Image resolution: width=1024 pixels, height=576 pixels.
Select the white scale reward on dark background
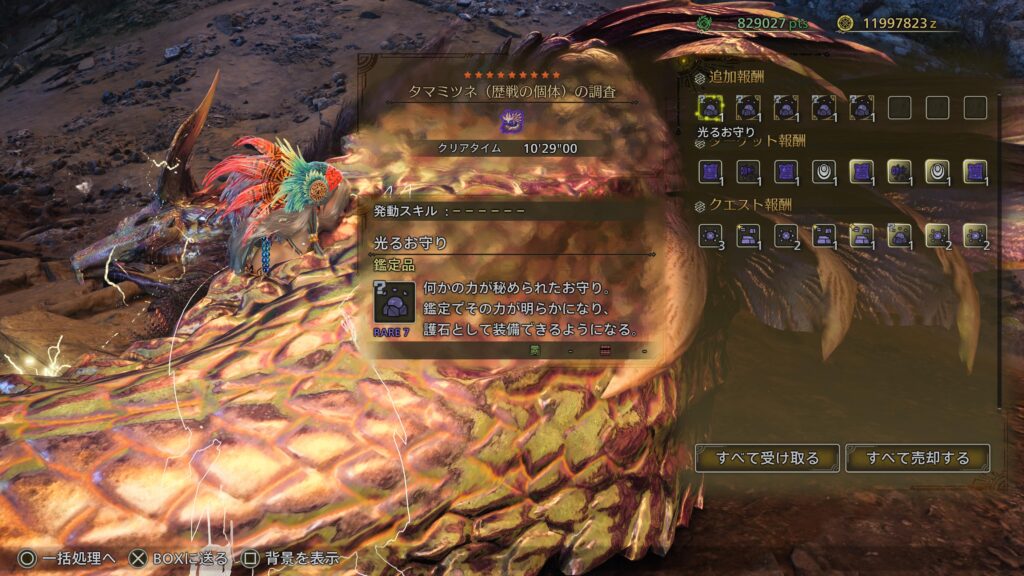click(824, 171)
